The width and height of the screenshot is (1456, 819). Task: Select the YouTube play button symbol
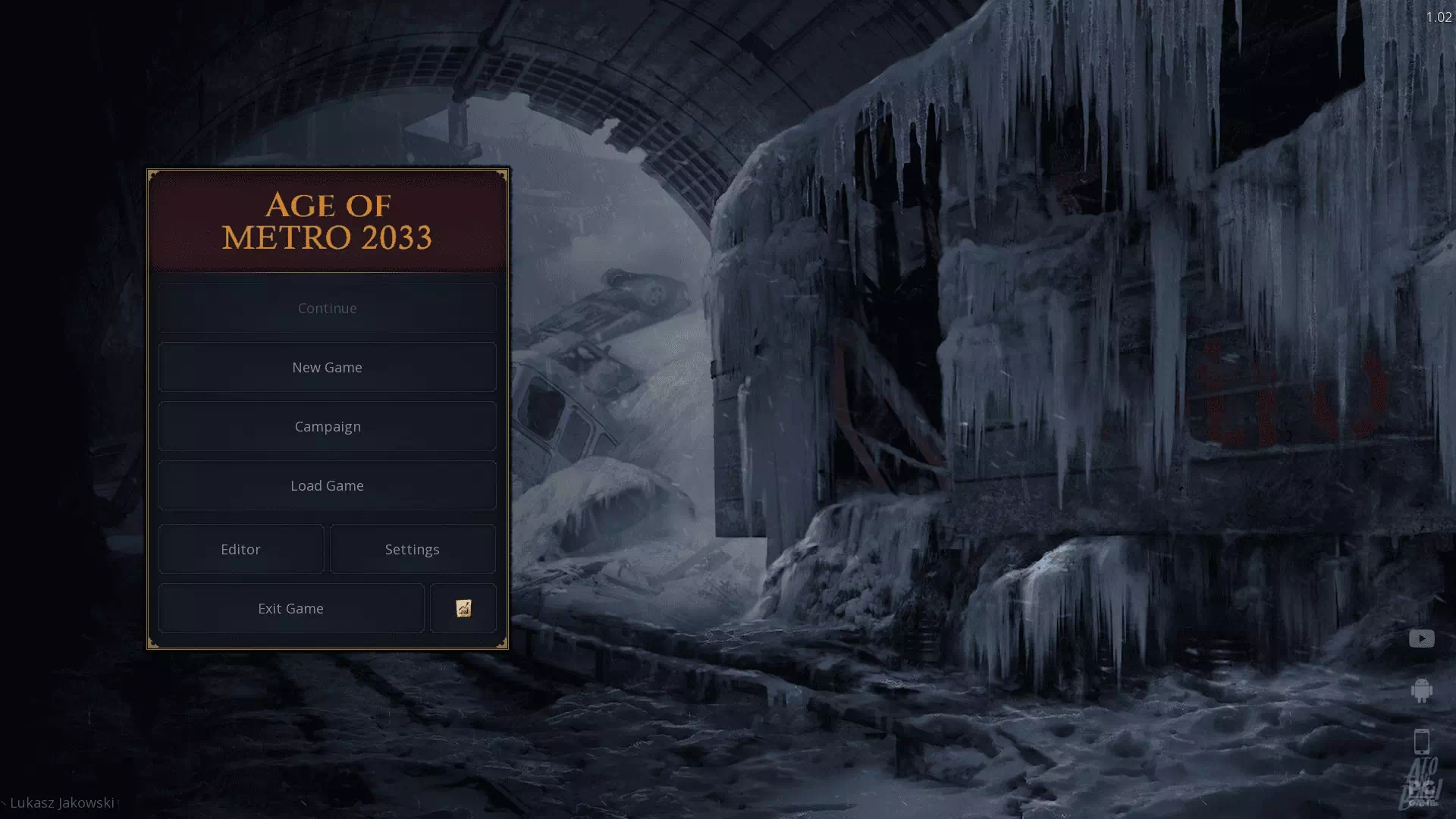[x=1421, y=639]
